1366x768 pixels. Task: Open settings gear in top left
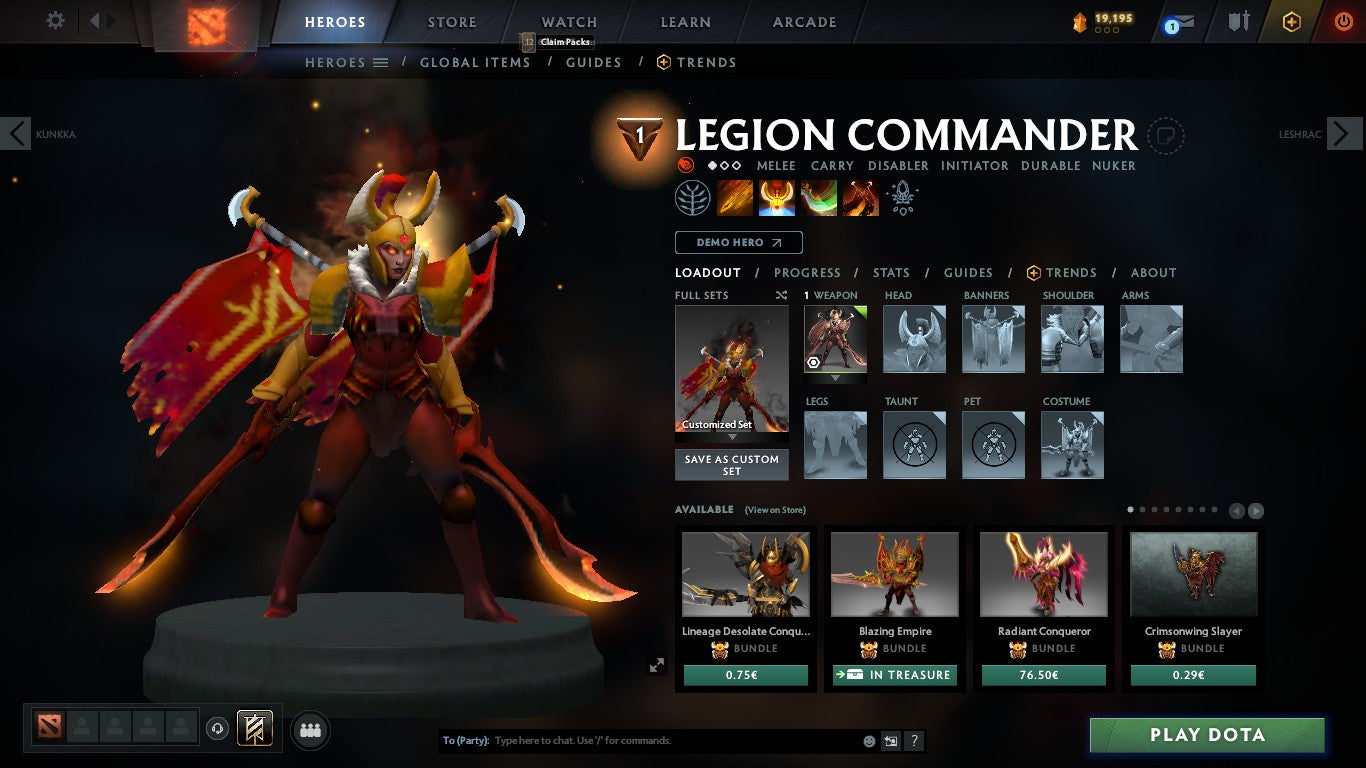tap(55, 20)
